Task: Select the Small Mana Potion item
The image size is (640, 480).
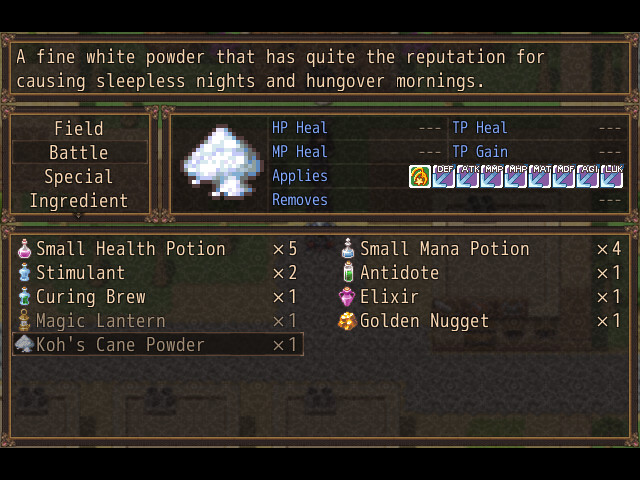Action: 444,249
